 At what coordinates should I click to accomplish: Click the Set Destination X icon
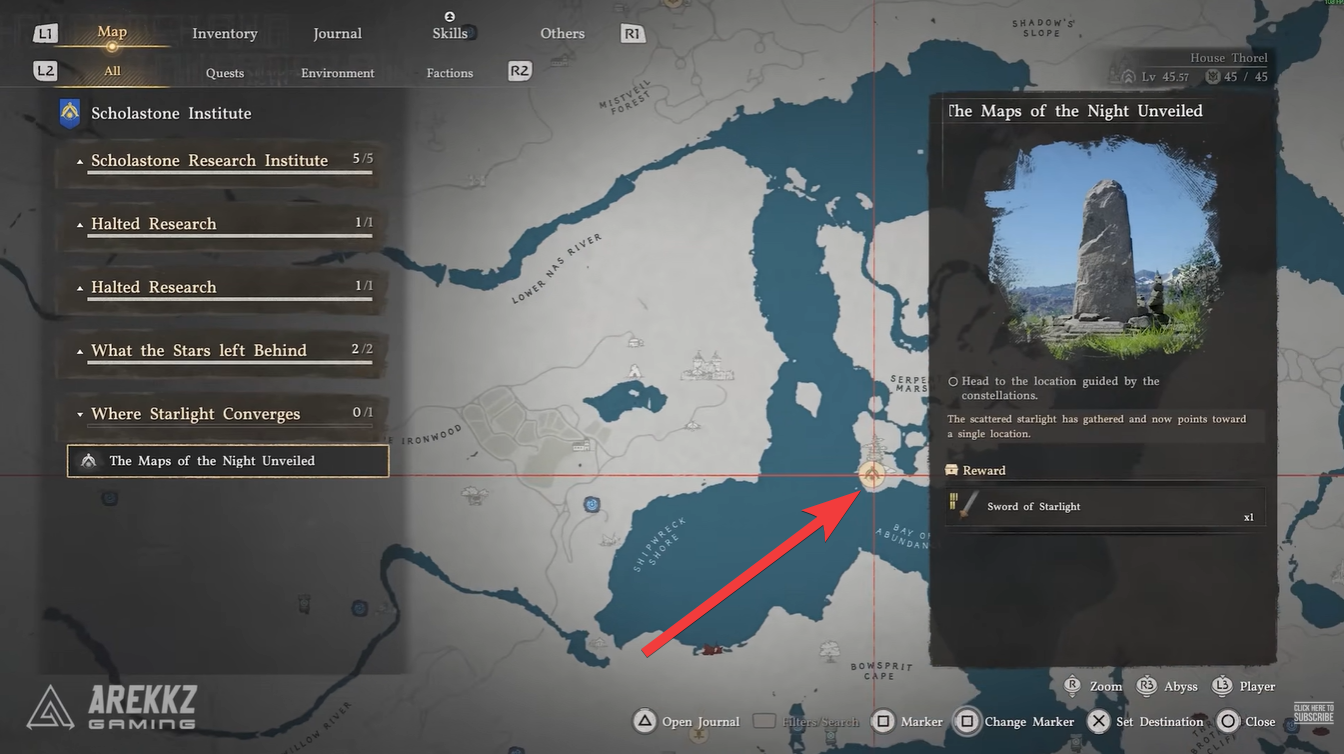tap(1098, 720)
